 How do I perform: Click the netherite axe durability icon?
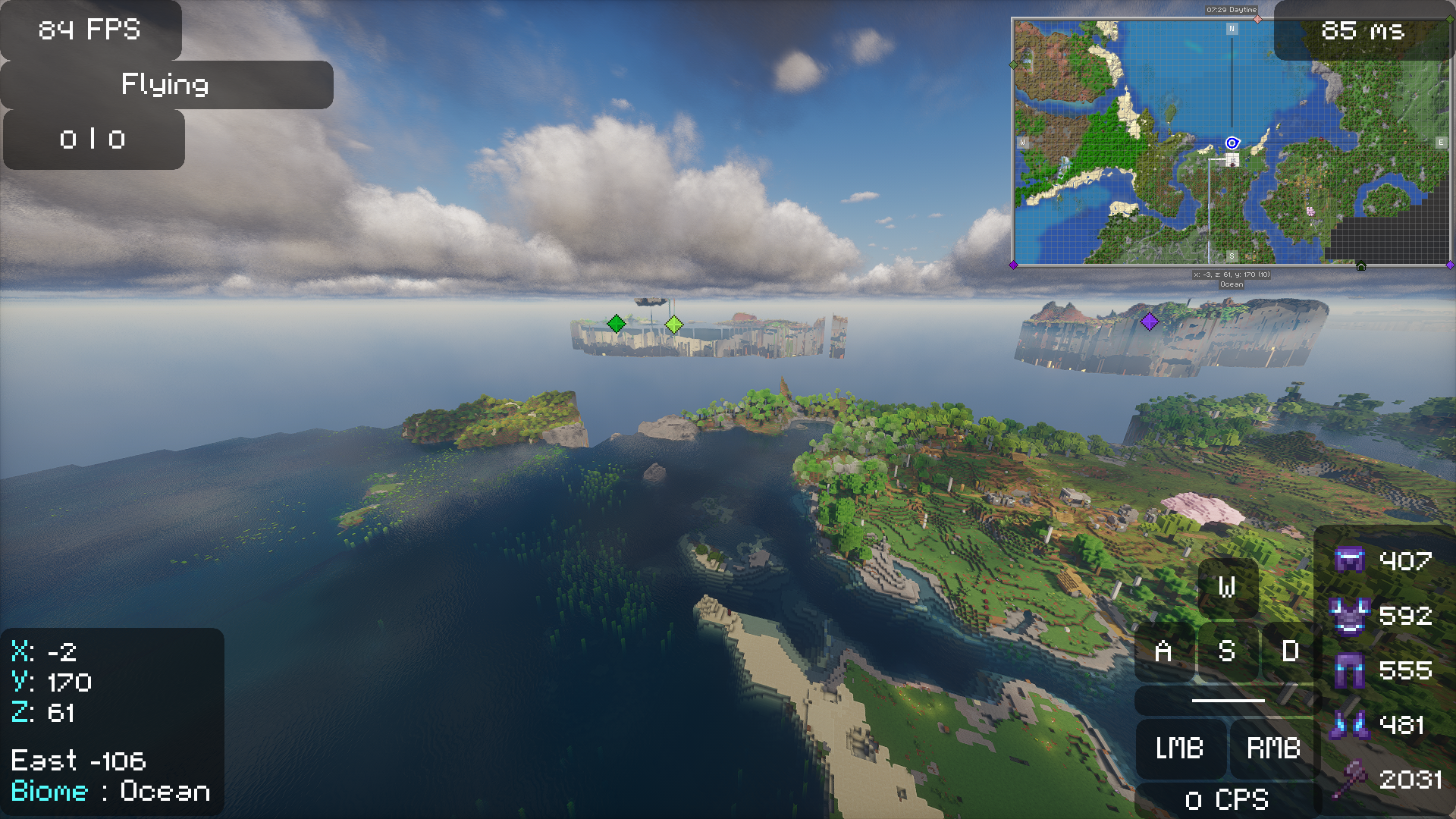pyautogui.click(x=1349, y=780)
